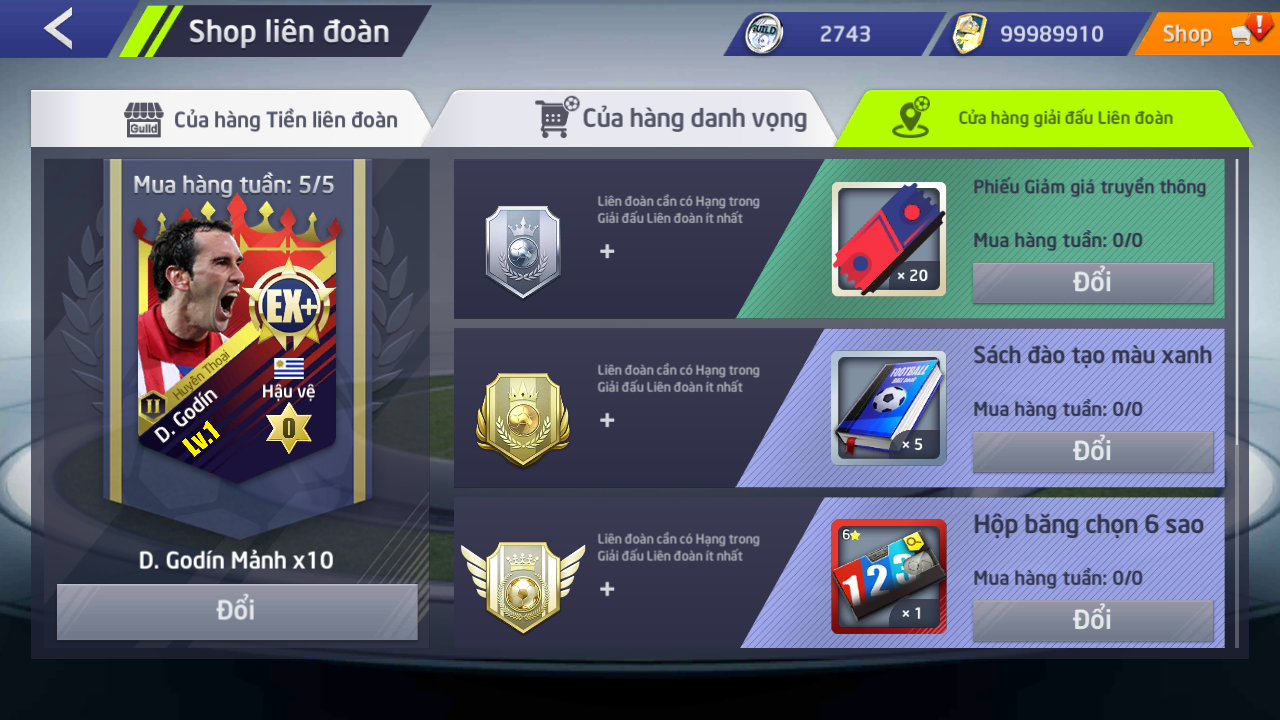This screenshot has width=1280, height=720.
Task: Click Đổi for Hộp băng chọn 6 sao
Action: click(1092, 620)
